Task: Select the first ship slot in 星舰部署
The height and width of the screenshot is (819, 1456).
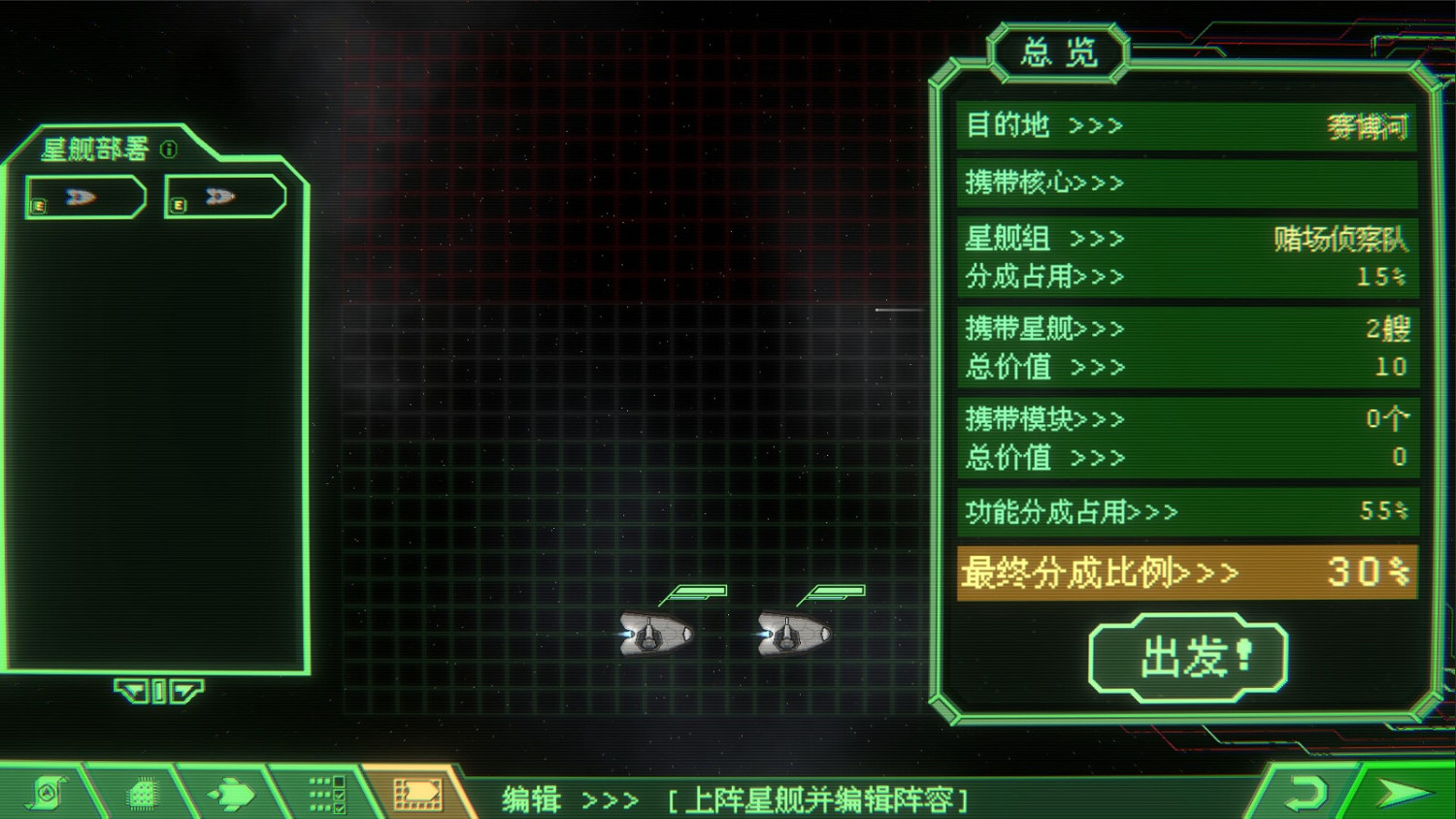Action: click(84, 196)
